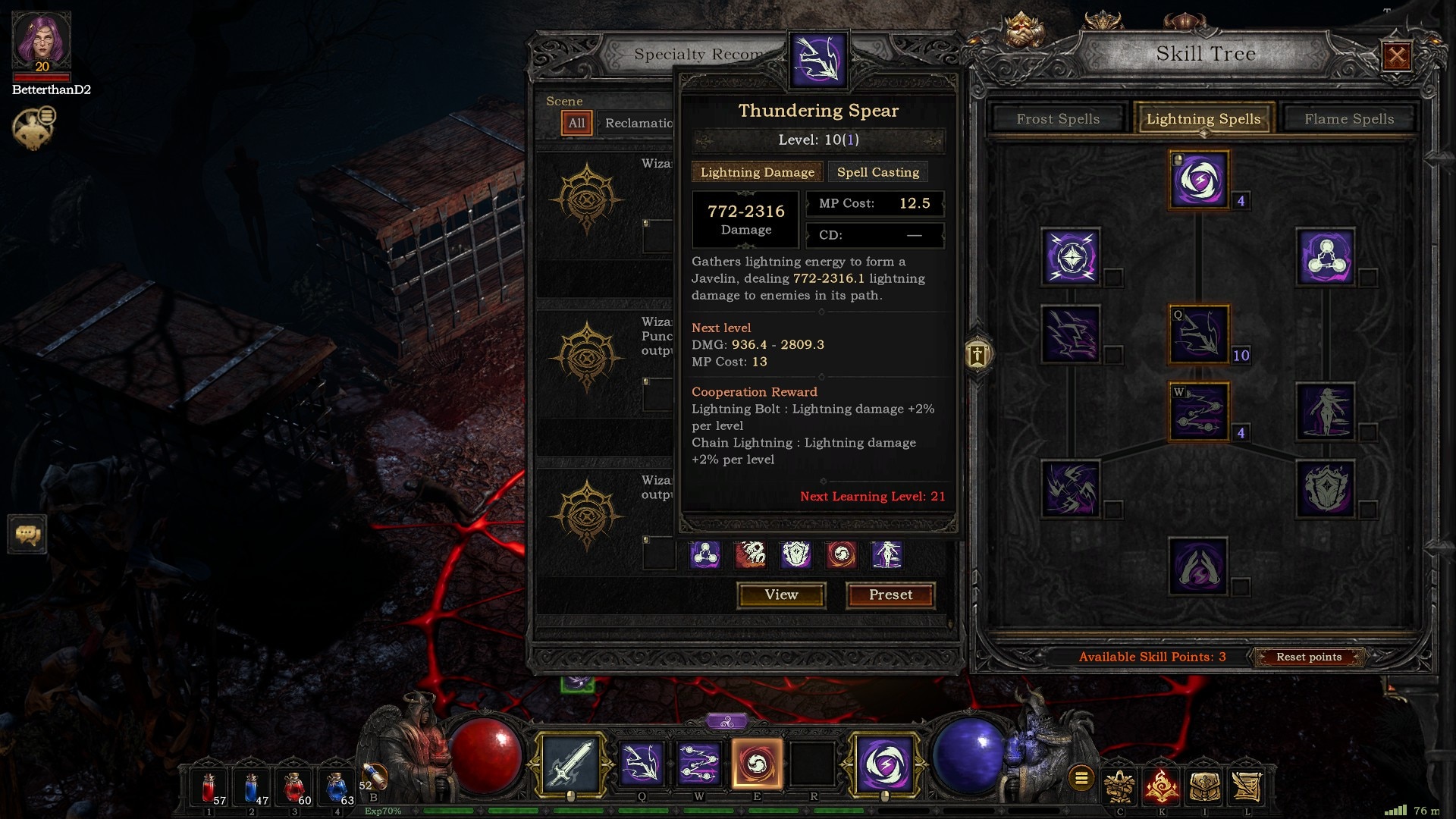
Task: Choose the cupped hands skill at tree bottom
Action: click(x=1198, y=566)
